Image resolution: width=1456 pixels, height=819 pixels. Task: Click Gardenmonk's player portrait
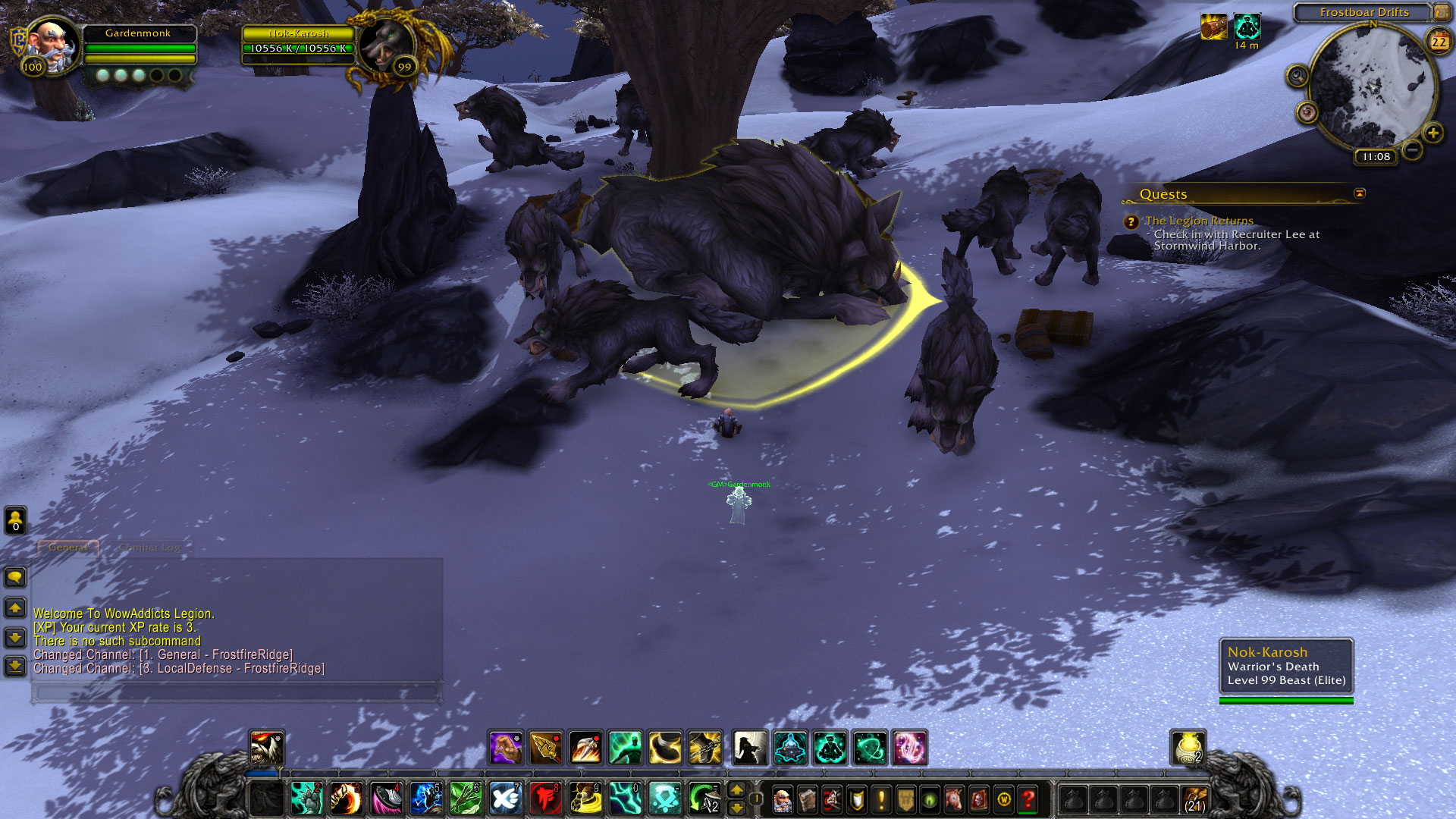tap(52, 44)
